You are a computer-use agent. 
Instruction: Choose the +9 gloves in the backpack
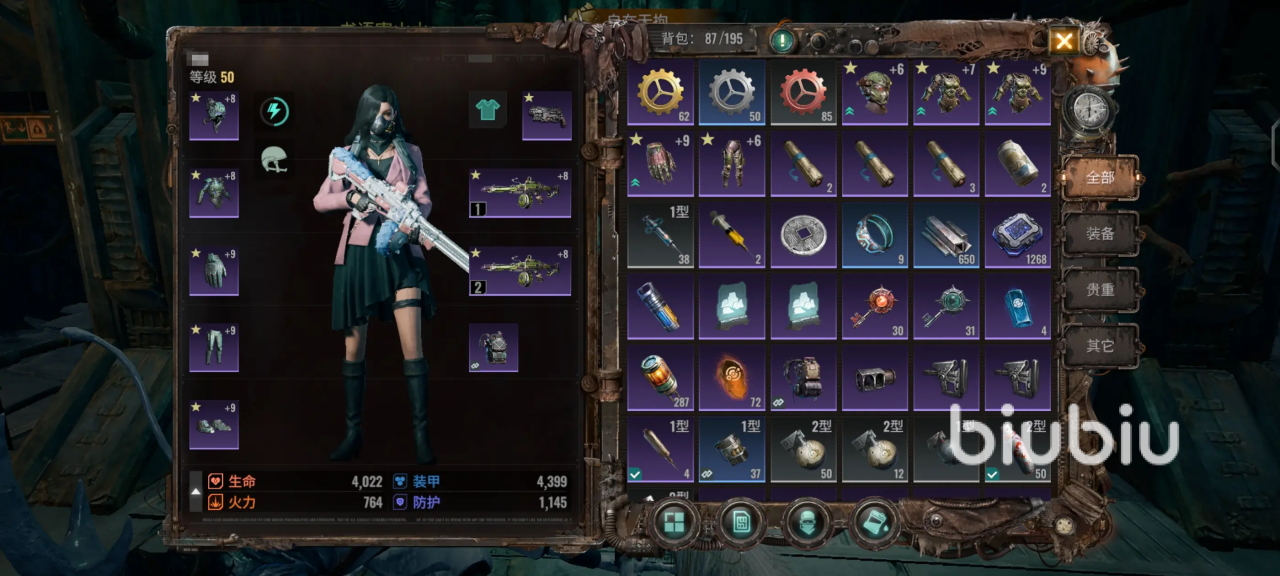pos(660,164)
